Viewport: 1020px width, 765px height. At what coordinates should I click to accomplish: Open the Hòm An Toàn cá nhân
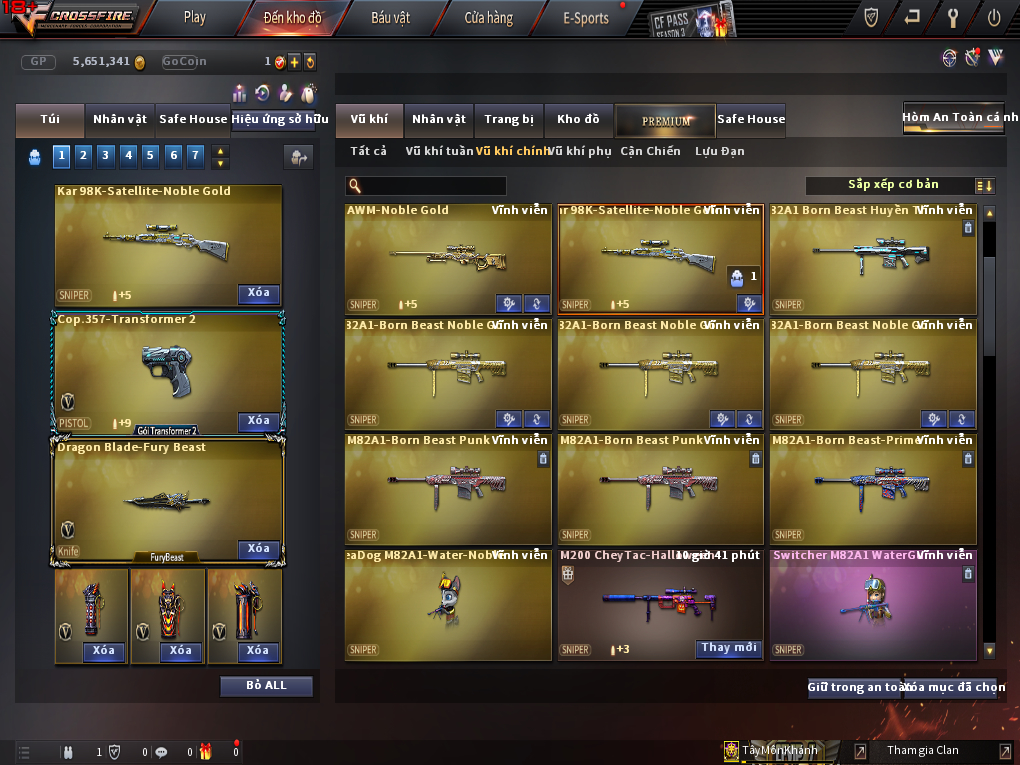click(x=952, y=117)
